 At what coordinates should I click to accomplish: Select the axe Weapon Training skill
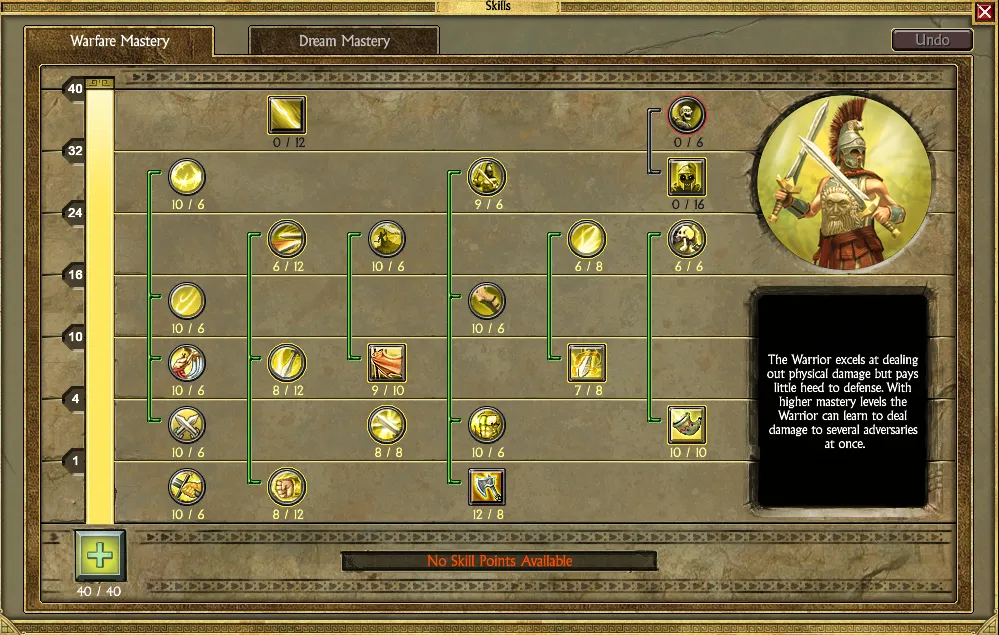(487, 487)
